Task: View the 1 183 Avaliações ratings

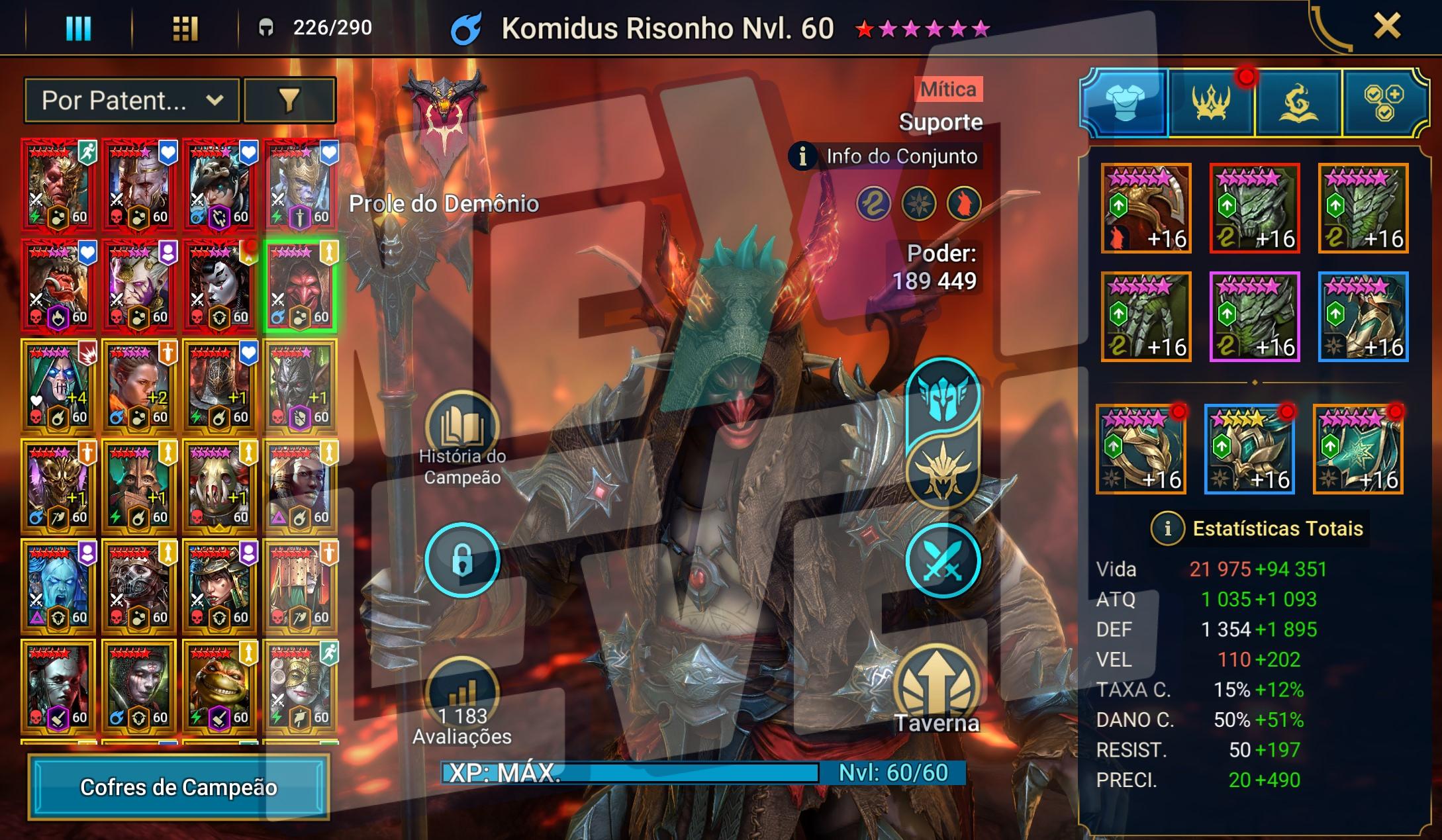Action: (461, 695)
